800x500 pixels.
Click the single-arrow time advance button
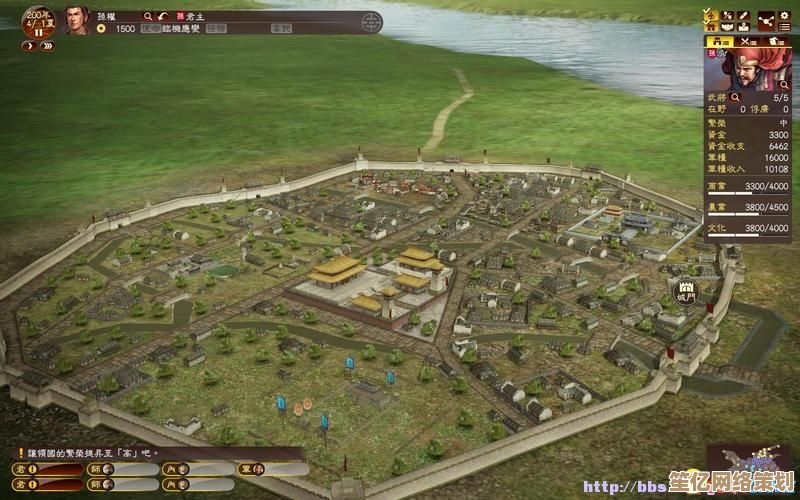click(27, 45)
